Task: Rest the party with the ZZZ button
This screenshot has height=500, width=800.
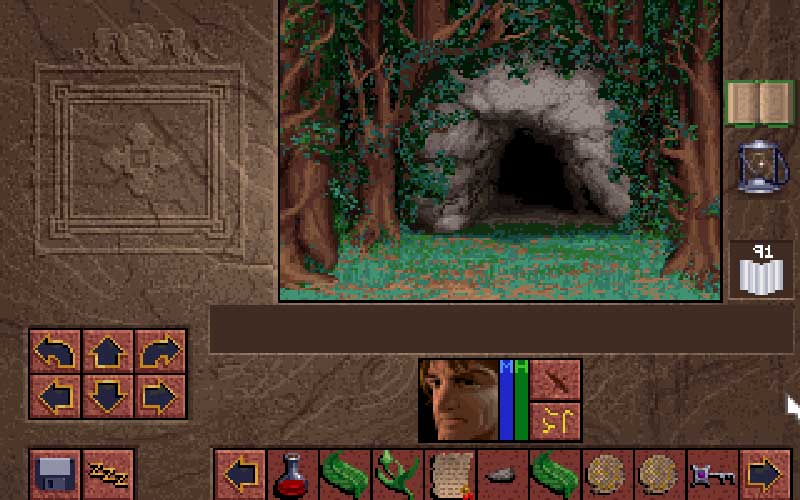Action: (x=107, y=473)
